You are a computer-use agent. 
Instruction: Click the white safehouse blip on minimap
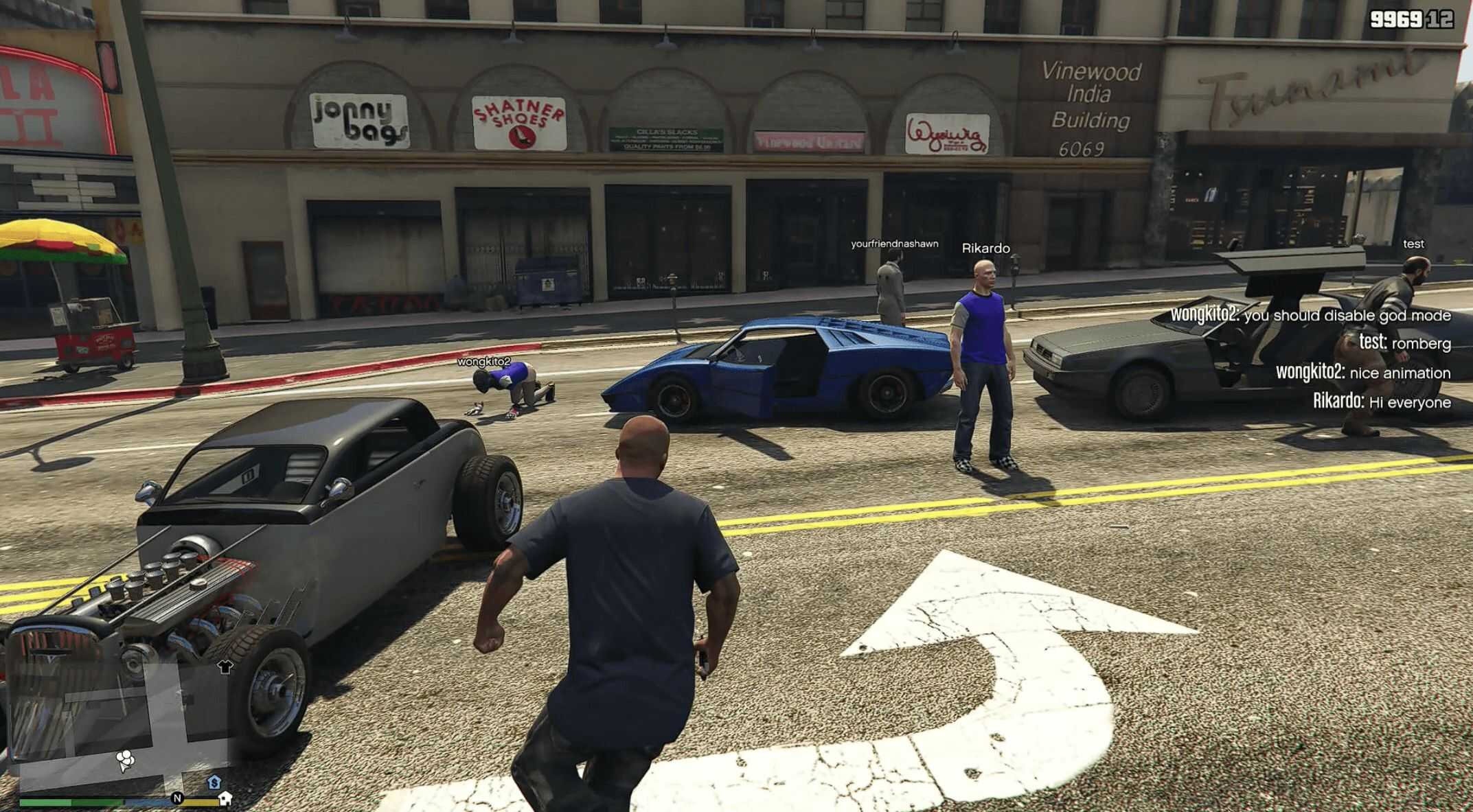225,798
